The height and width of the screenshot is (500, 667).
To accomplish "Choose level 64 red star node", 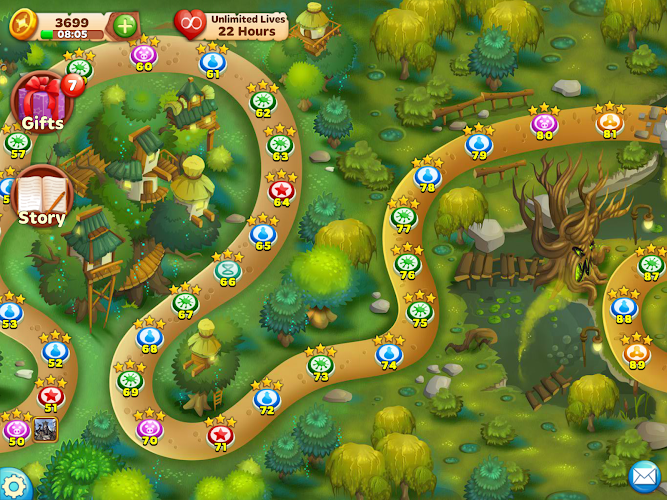I will (281, 189).
